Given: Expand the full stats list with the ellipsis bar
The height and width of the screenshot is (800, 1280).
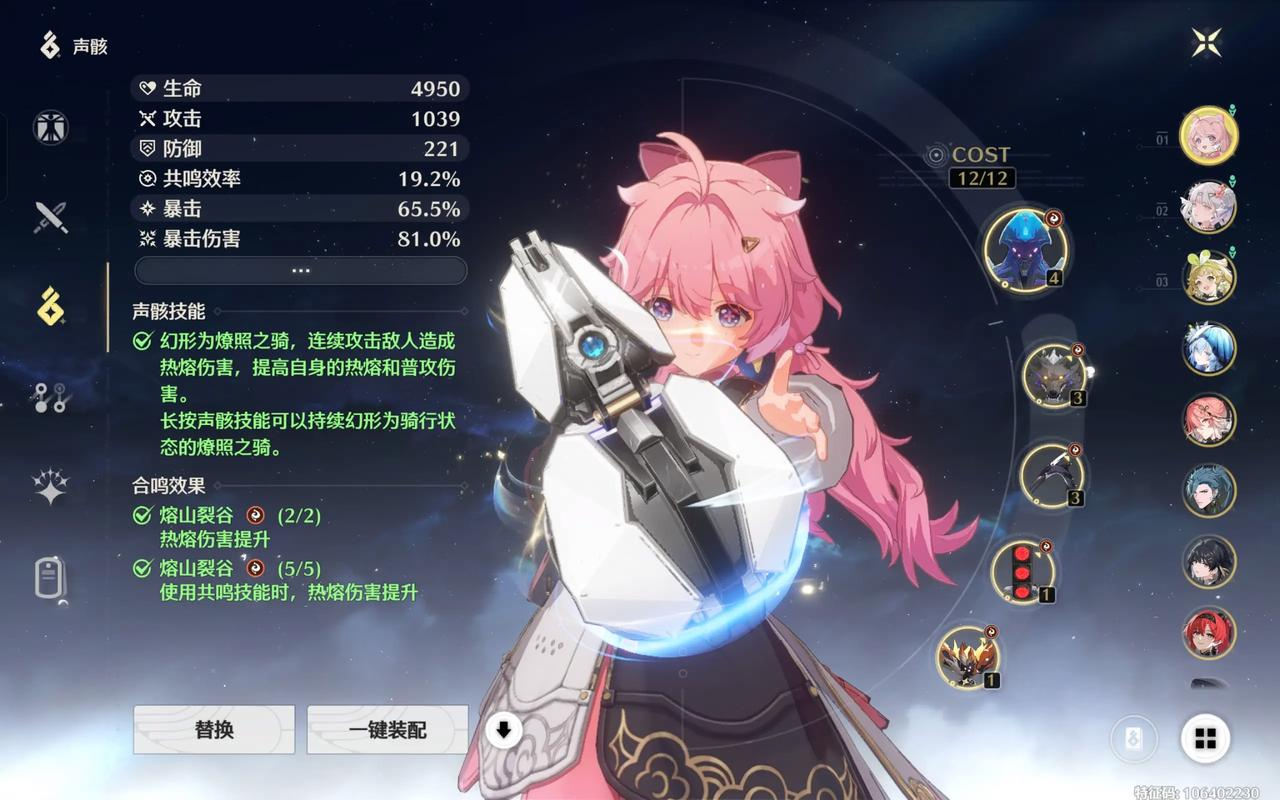Looking at the screenshot, I should [300, 271].
